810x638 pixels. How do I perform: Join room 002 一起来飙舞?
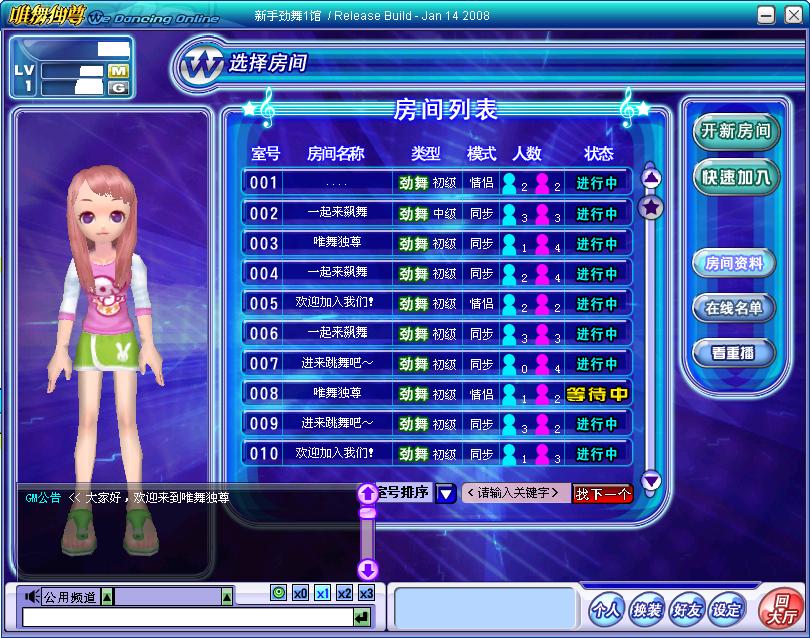(437, 213)
